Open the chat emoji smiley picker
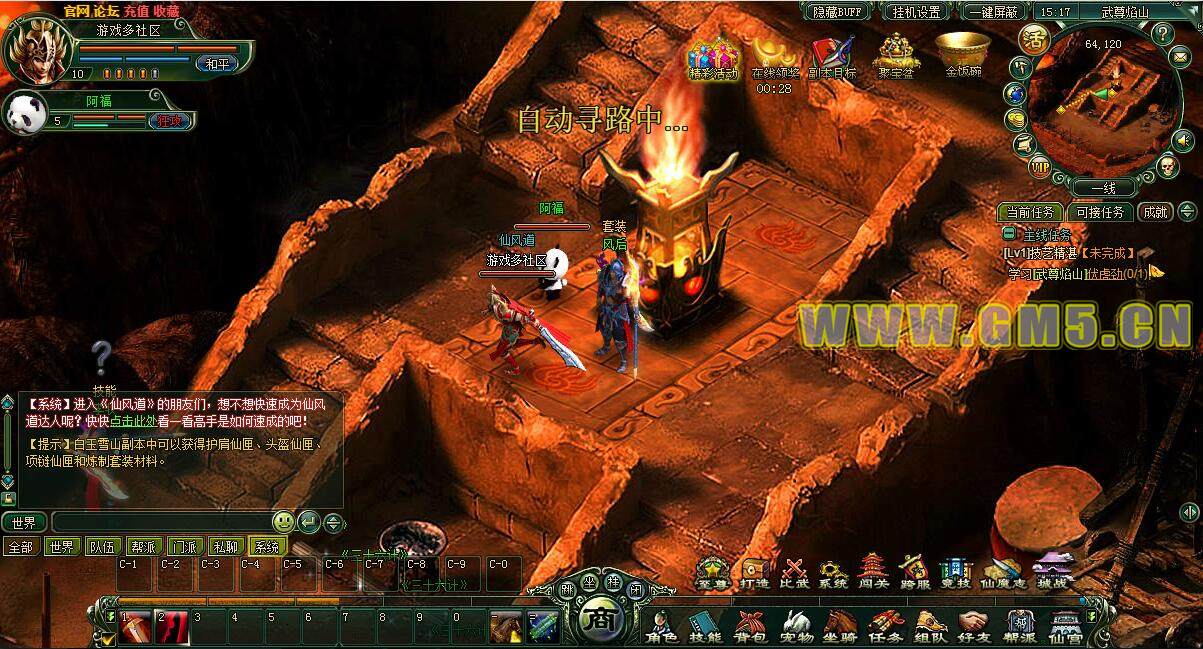The height and width of the screenshot is (649, 1203). [283, 522]
